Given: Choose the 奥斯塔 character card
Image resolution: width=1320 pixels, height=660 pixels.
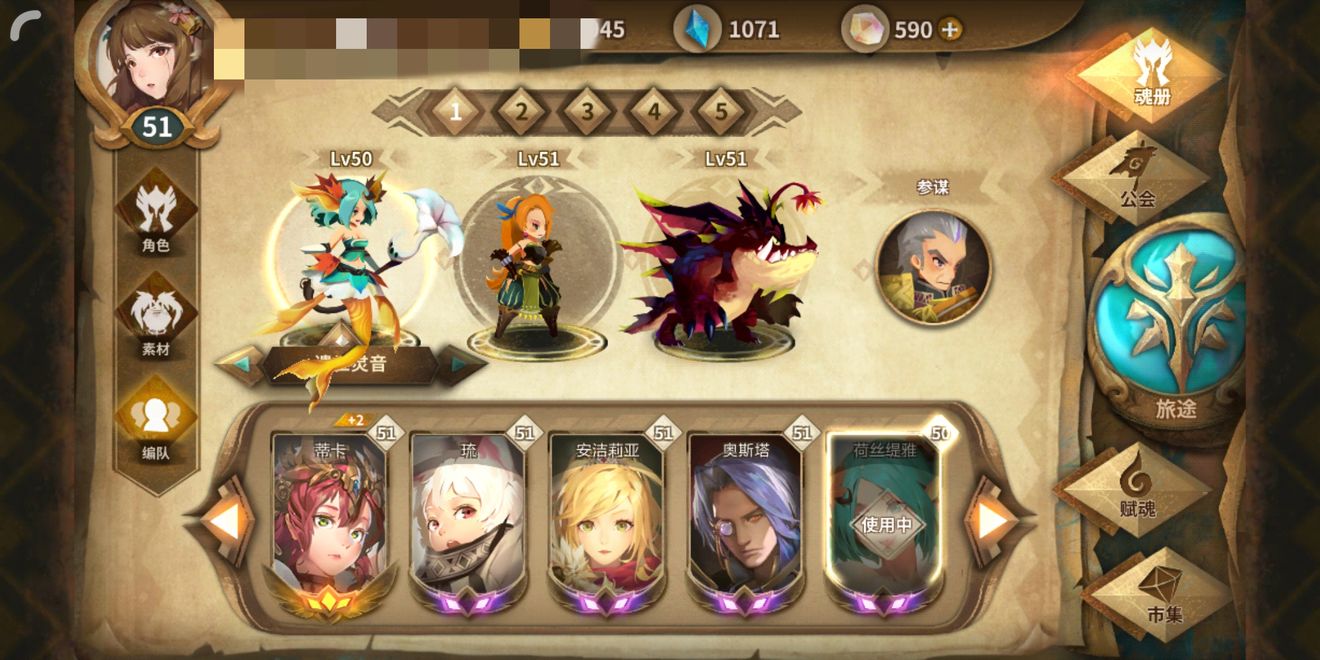Looking at the screenshot, I should tap(745, 515).
